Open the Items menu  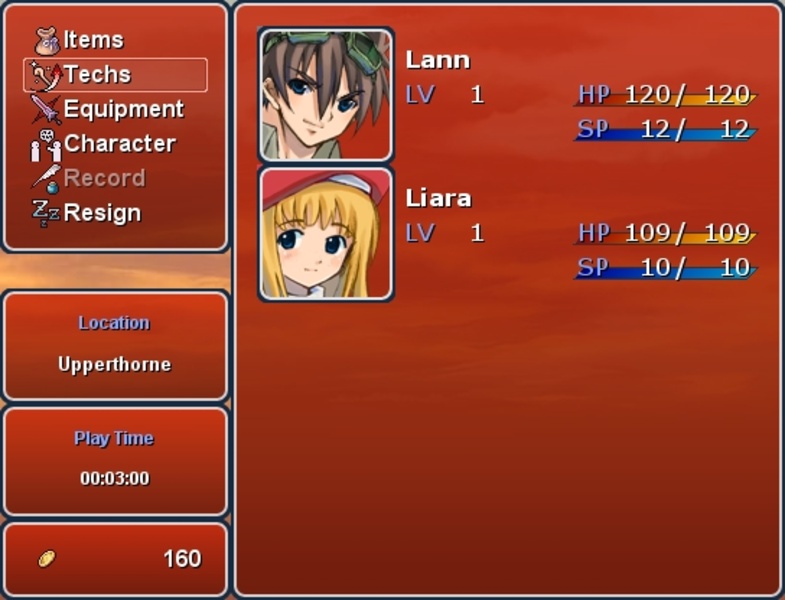click(x=92, y=40)
